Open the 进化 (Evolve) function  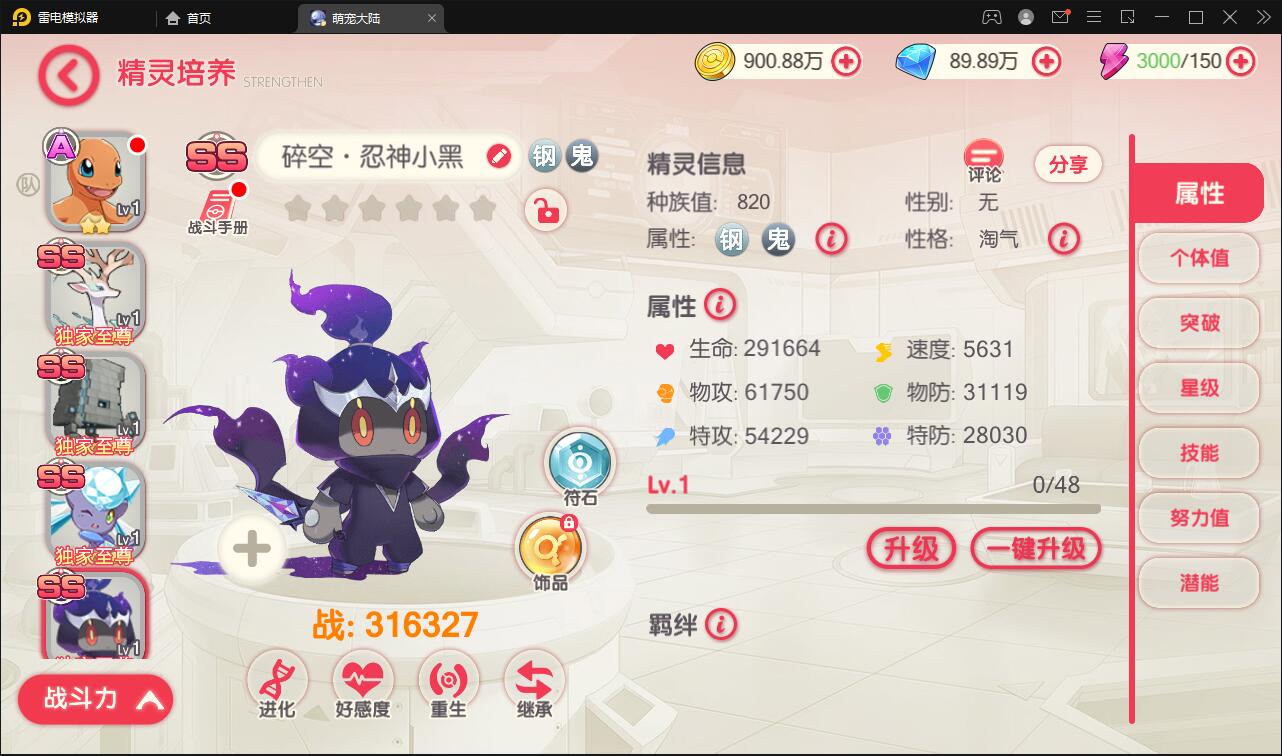coord(277,684)
